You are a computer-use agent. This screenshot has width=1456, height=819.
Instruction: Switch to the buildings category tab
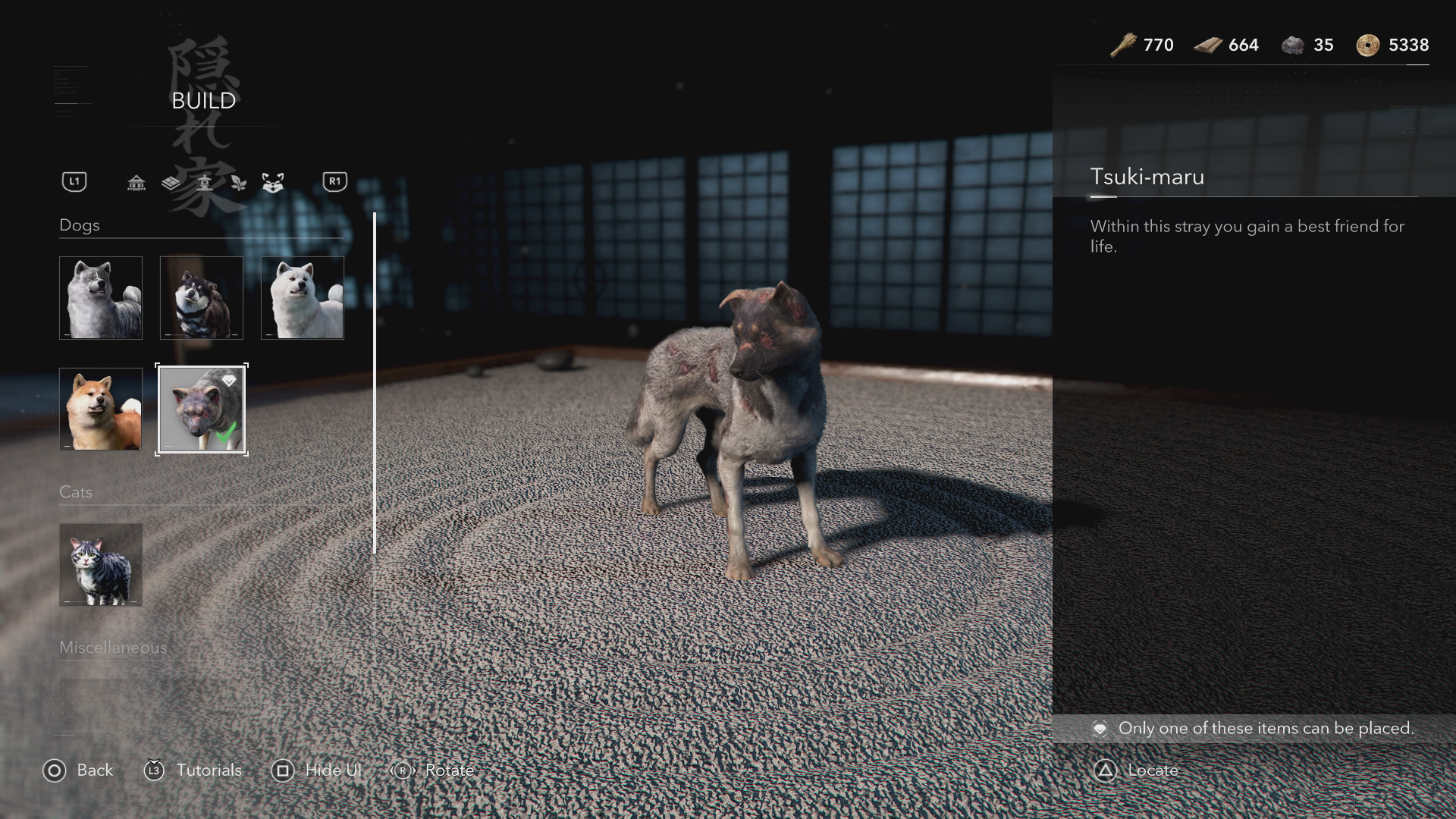click(136, 183)
